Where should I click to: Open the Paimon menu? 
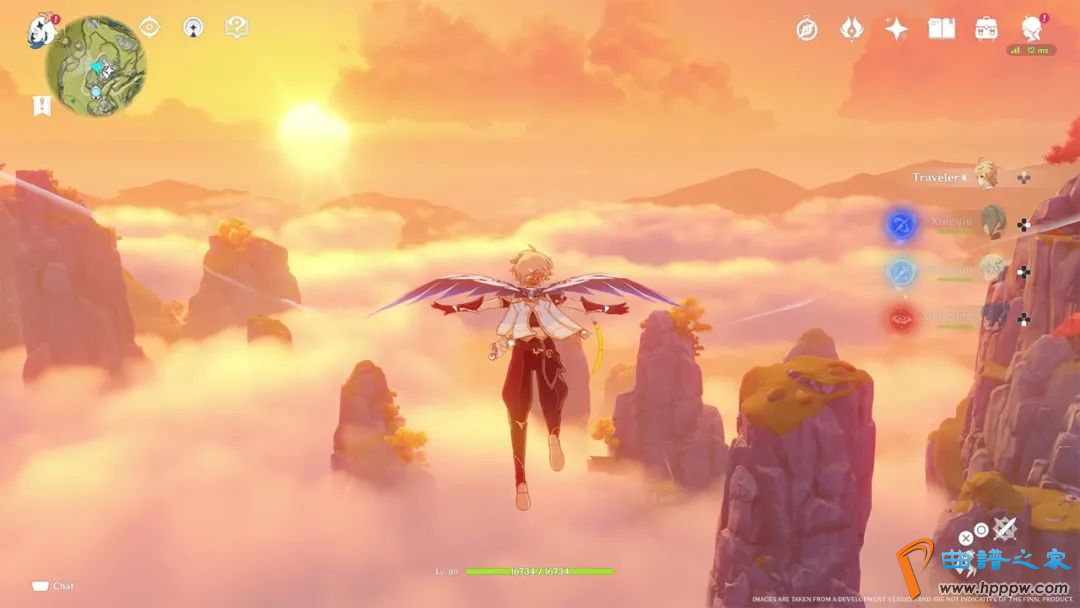(x=41, y=30)
